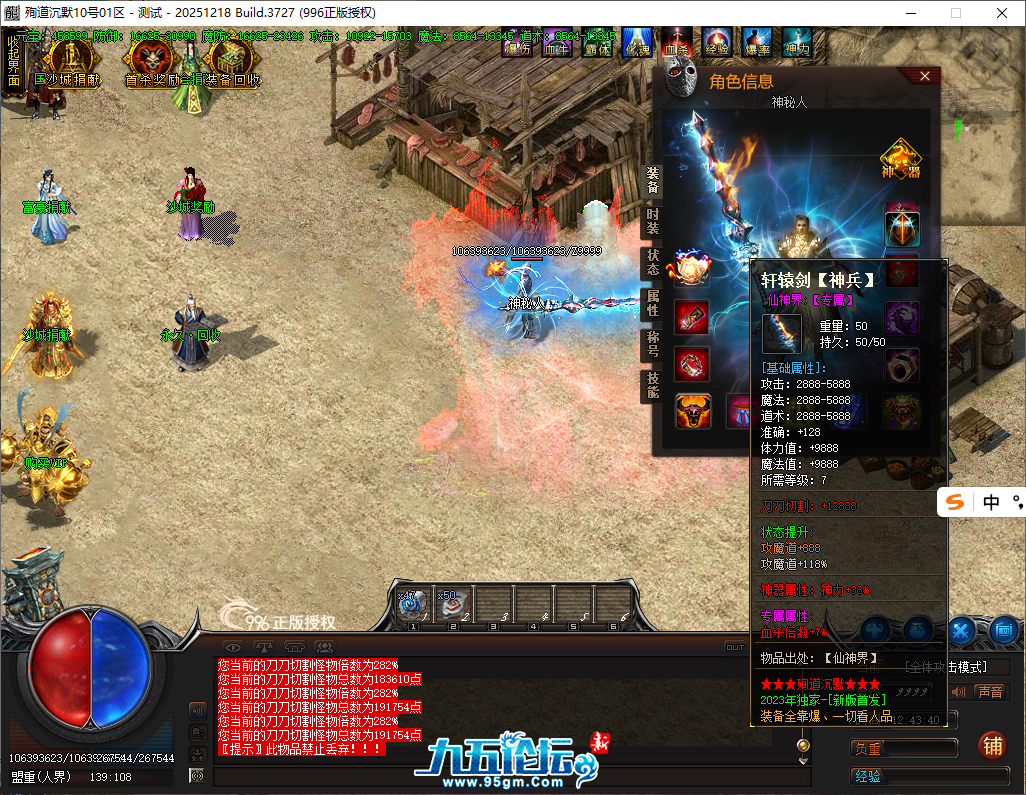The image size is (1026, 795).
Task: Open the 首杀奖励 first-kill reward icon
Action: tap(145, 62)
